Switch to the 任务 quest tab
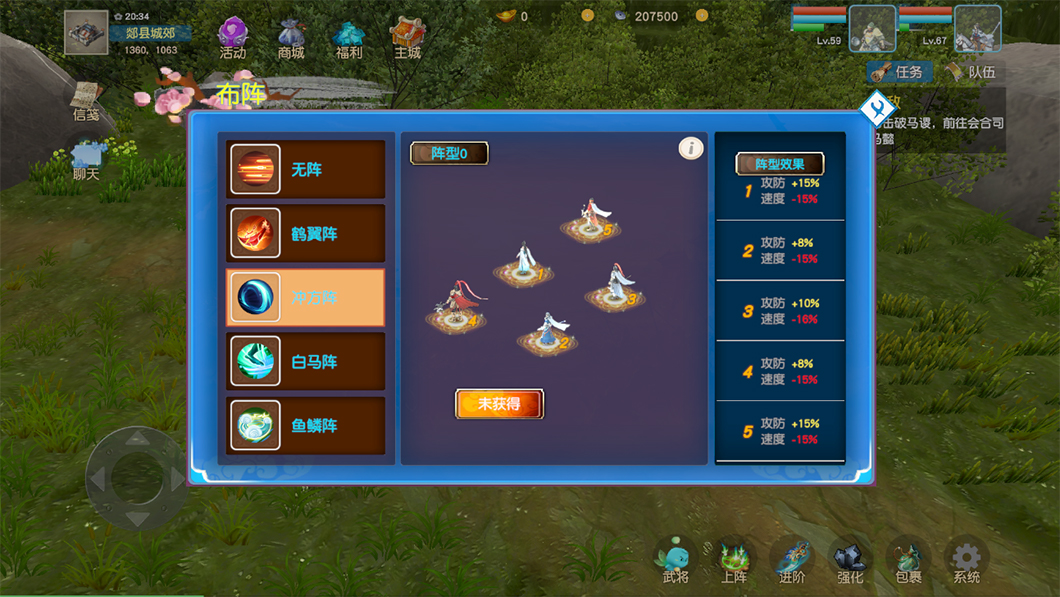The height and width of the screenshot is (597, 1060). 900,72
